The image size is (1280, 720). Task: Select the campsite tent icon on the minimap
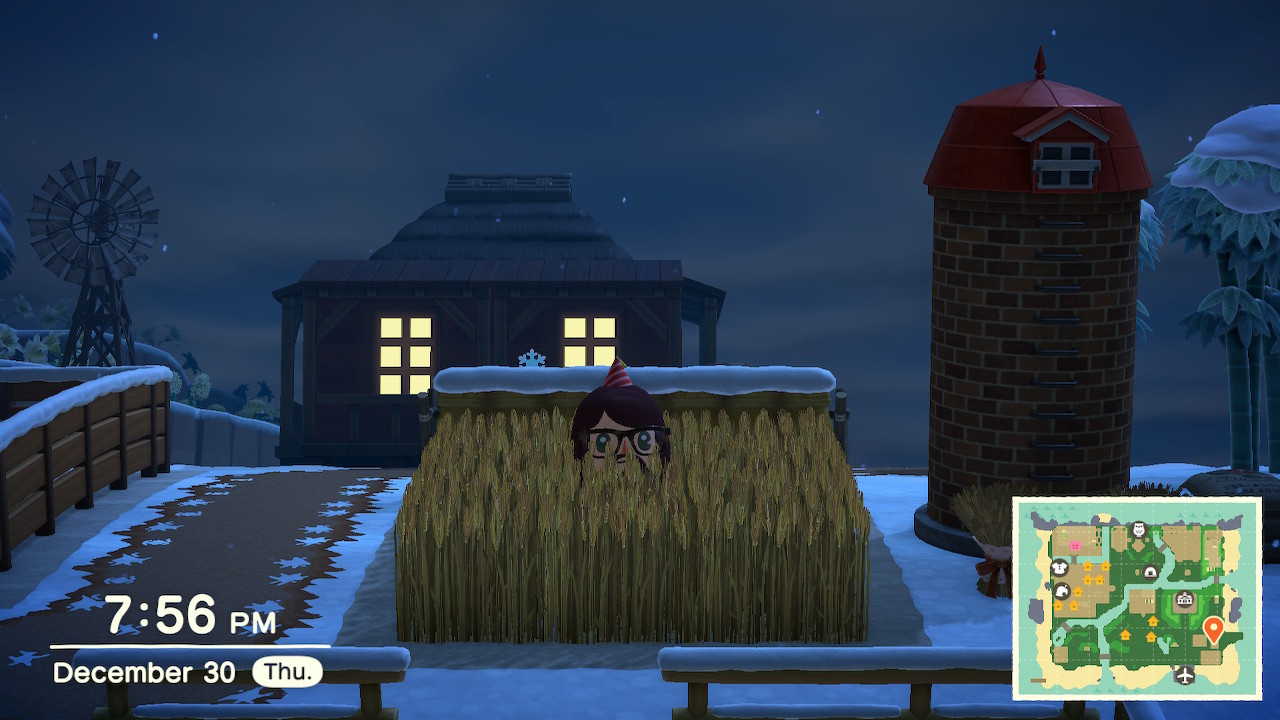(x=1150, y=572)
